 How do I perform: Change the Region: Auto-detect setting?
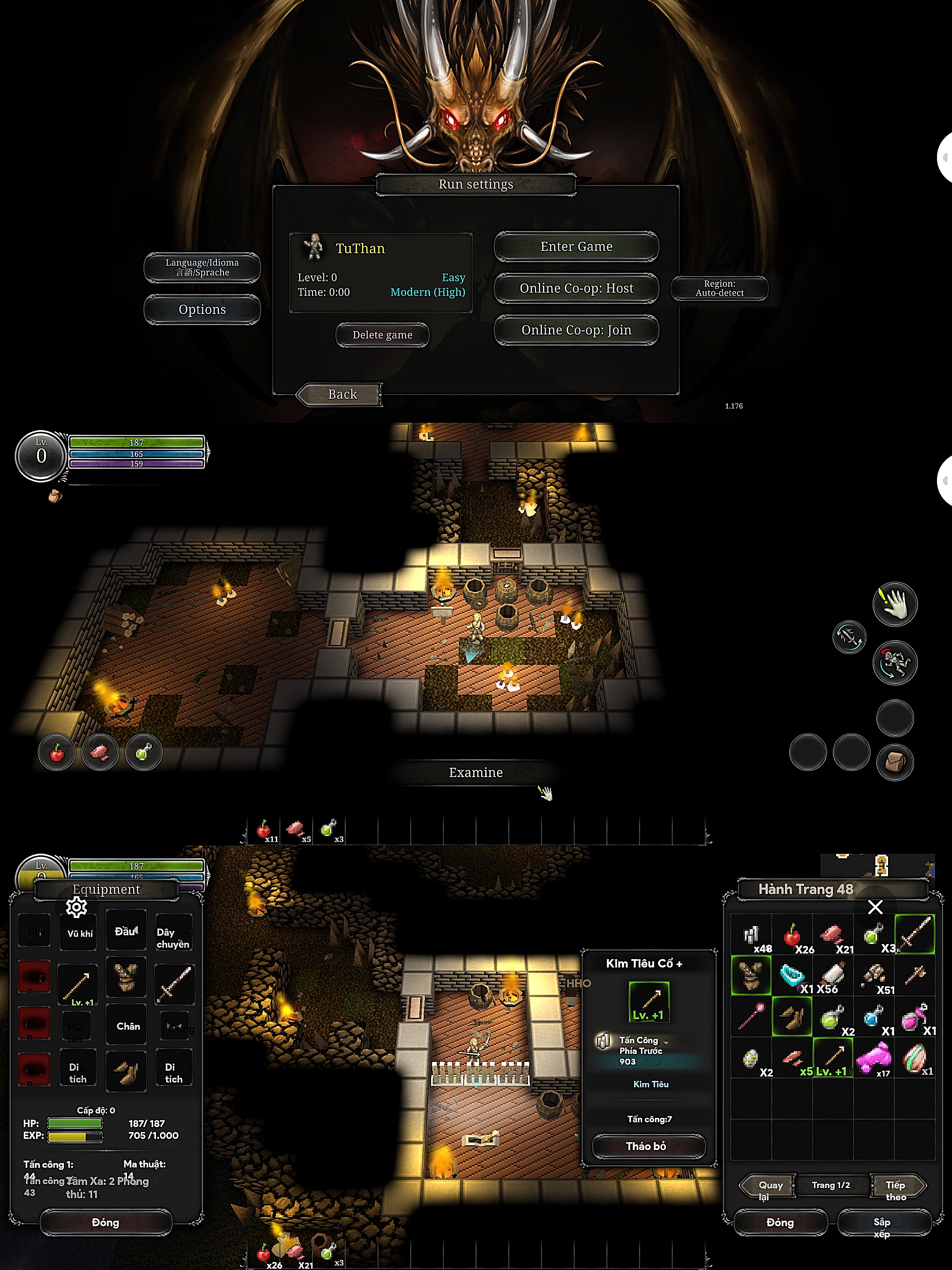pyautogui.click(x=719, y=288)
